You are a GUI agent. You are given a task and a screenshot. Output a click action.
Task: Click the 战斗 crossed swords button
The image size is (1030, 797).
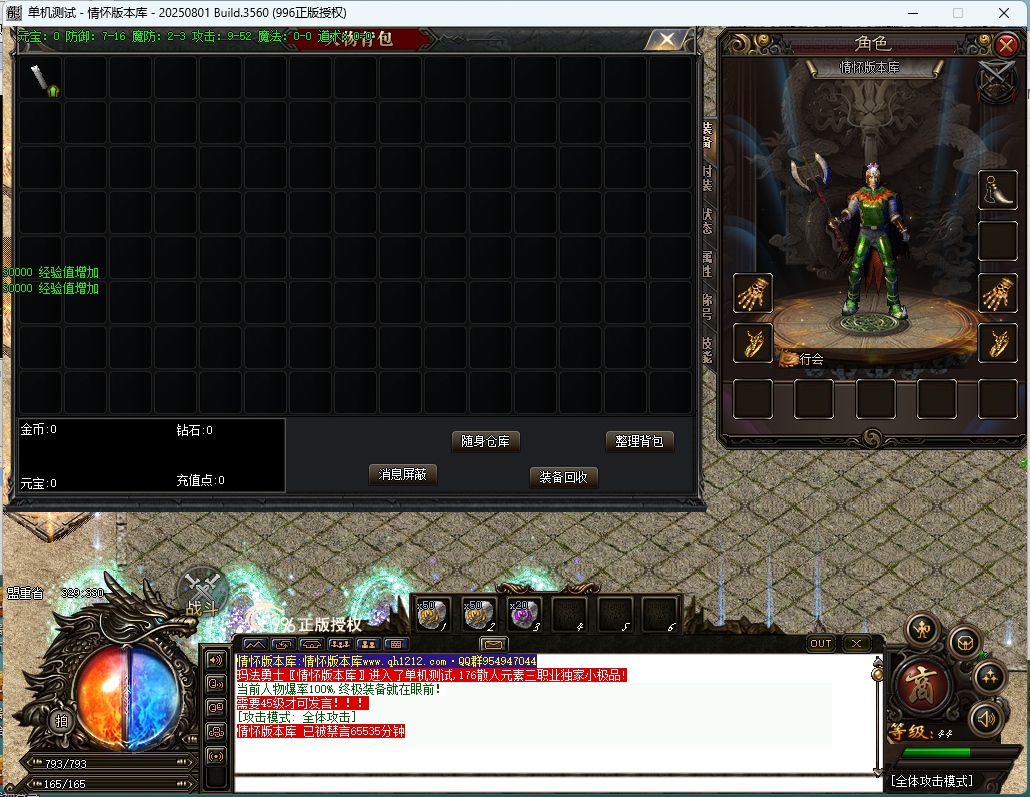coord(201,590)
